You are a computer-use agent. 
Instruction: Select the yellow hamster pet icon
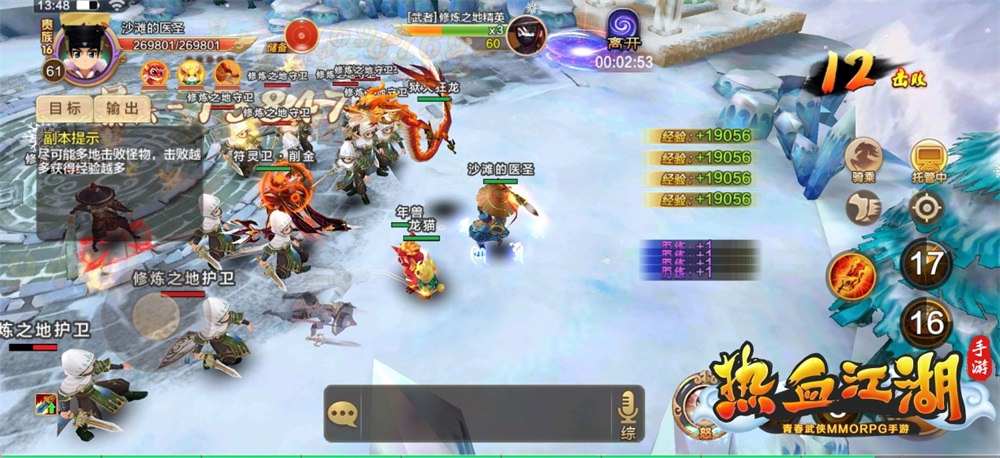coord(191,72)
